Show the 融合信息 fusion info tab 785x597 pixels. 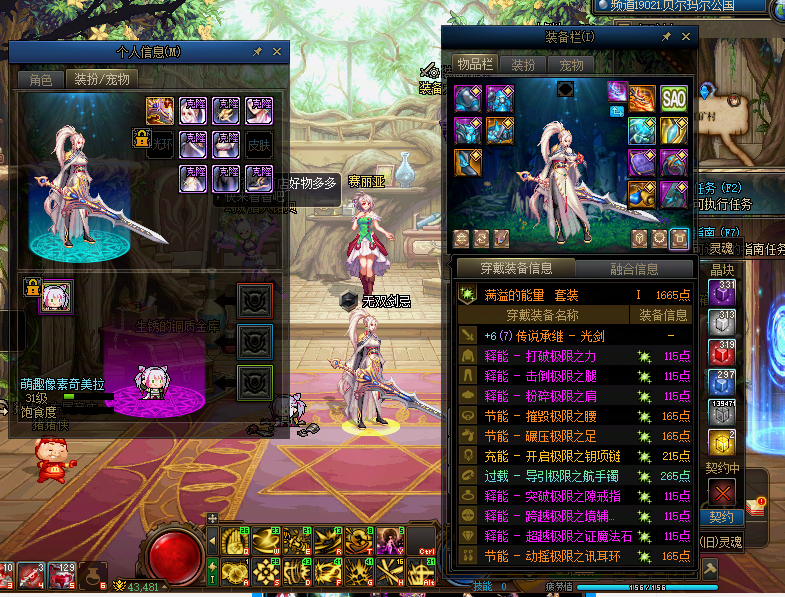click(633, 268)
